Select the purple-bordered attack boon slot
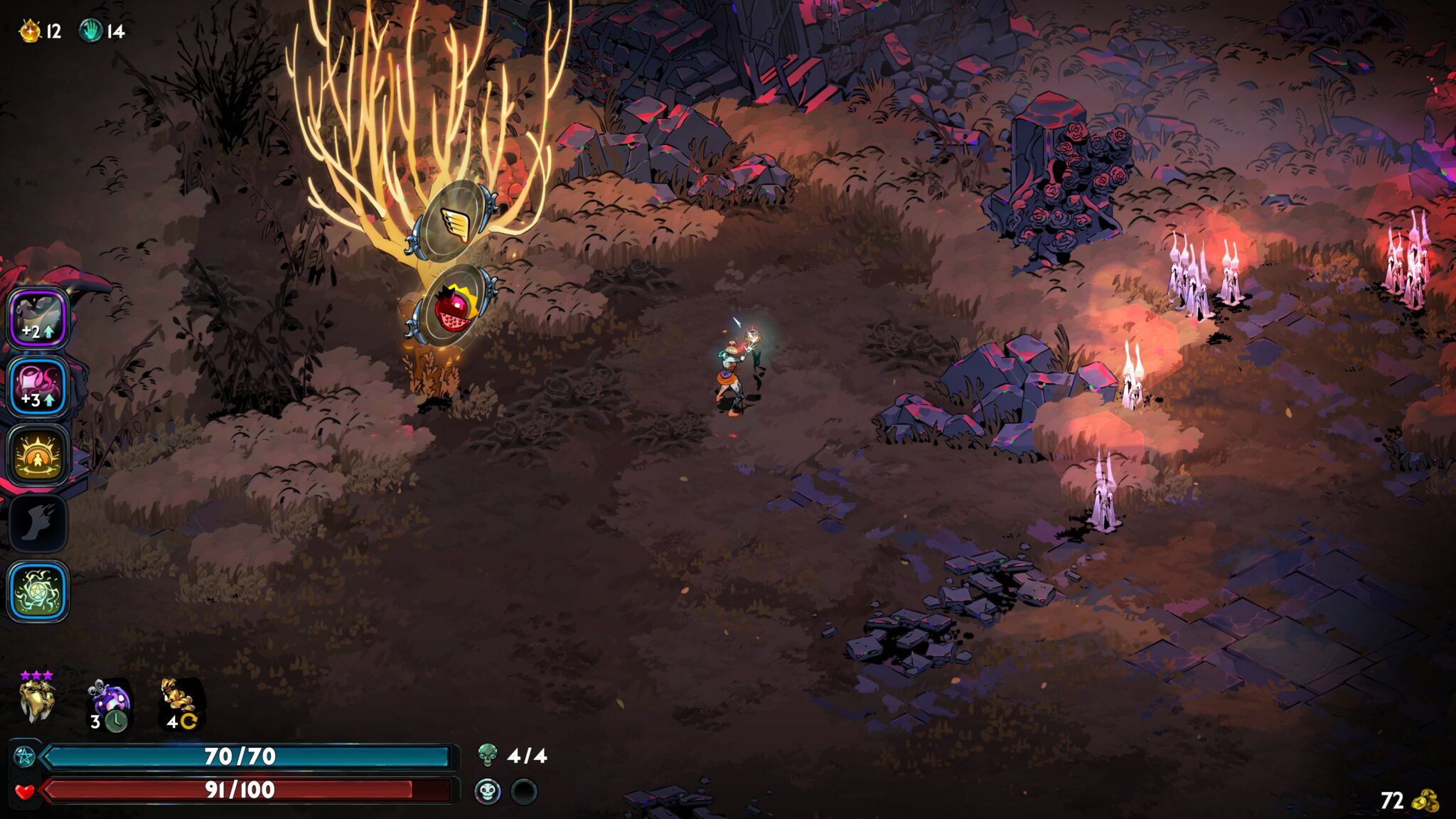The height and width of the screenshot is (819, 1456). (x=38, y=318)
